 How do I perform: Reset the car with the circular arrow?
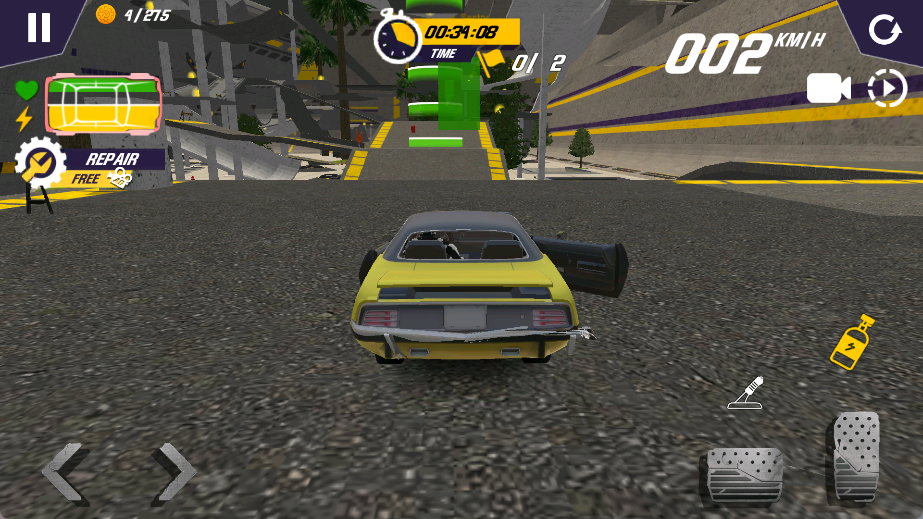884,29
